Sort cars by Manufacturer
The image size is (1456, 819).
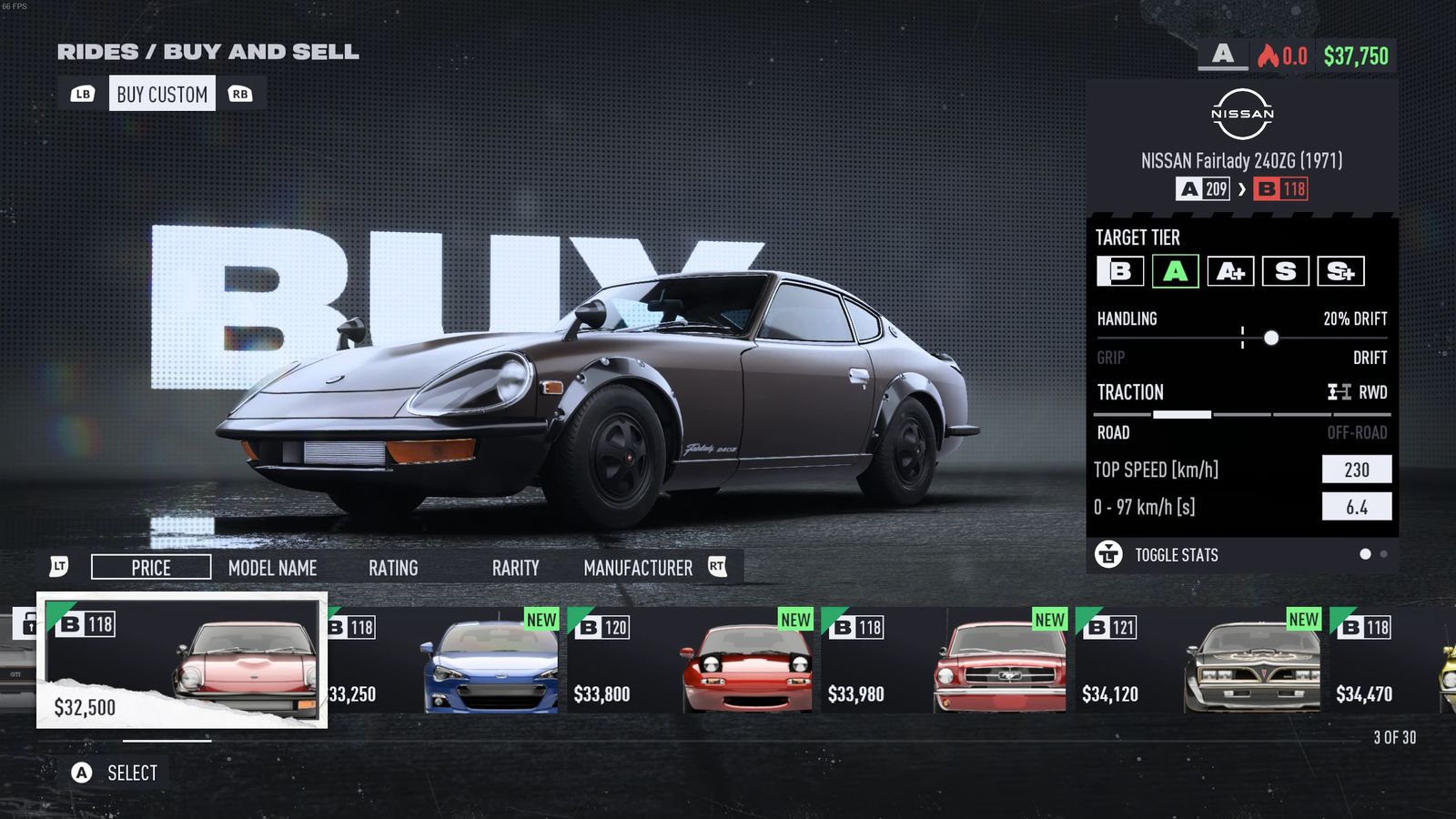pyautogui.click(x=637, y=568)
